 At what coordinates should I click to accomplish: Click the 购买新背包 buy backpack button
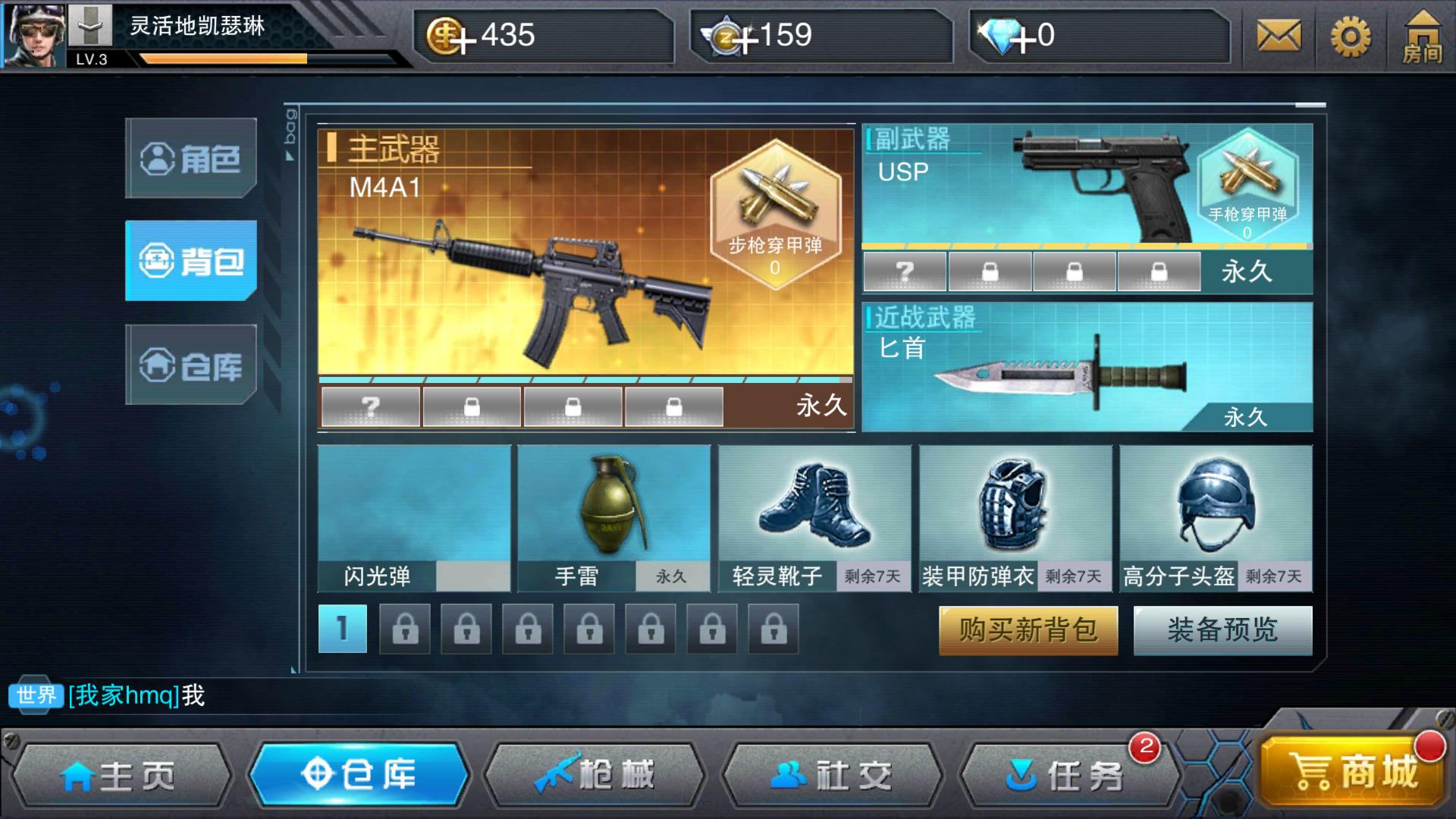pyautogui.click(x=1028, y=630)
